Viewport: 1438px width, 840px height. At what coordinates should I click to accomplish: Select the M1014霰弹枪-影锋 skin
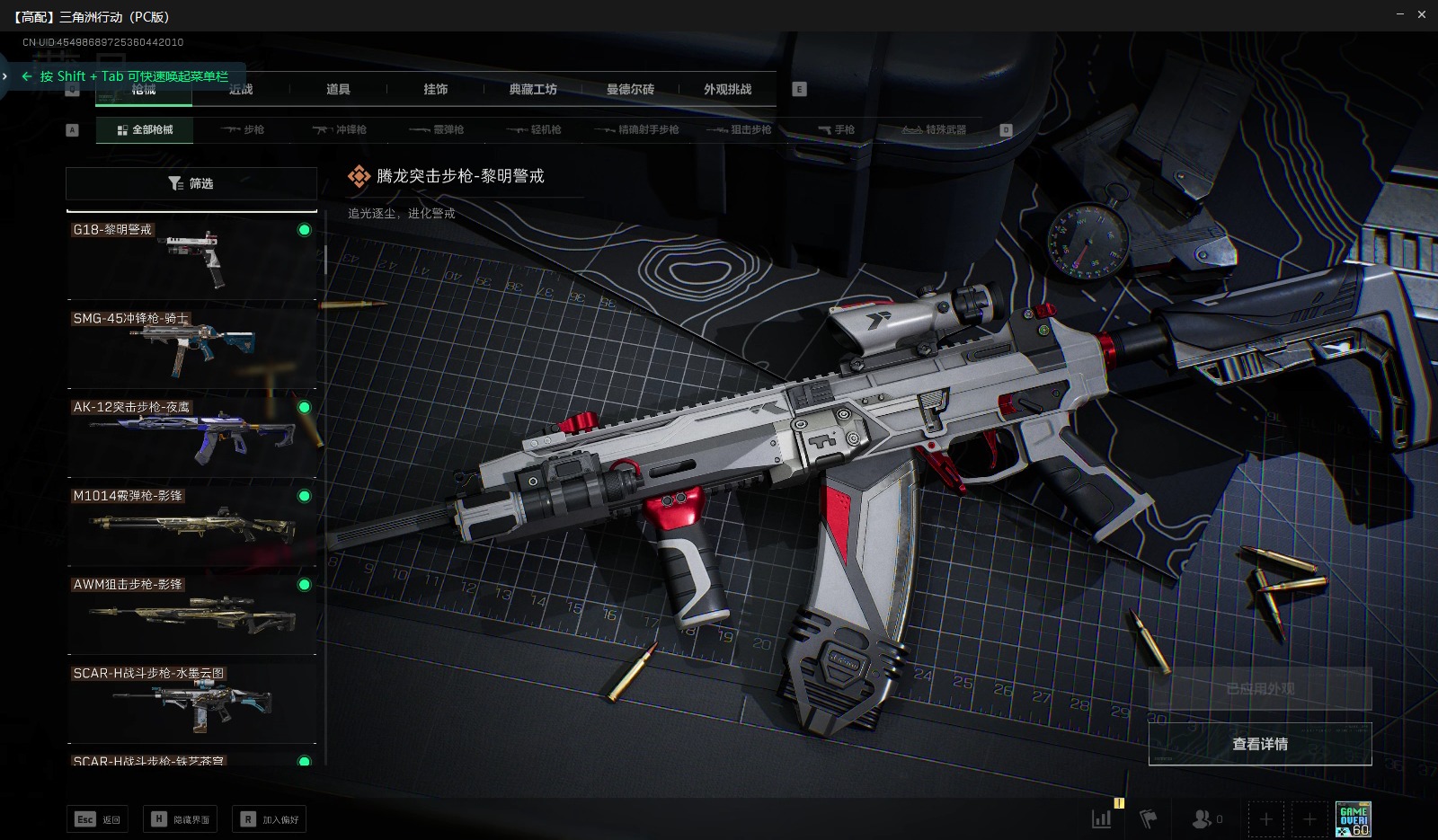click(191, 525)
